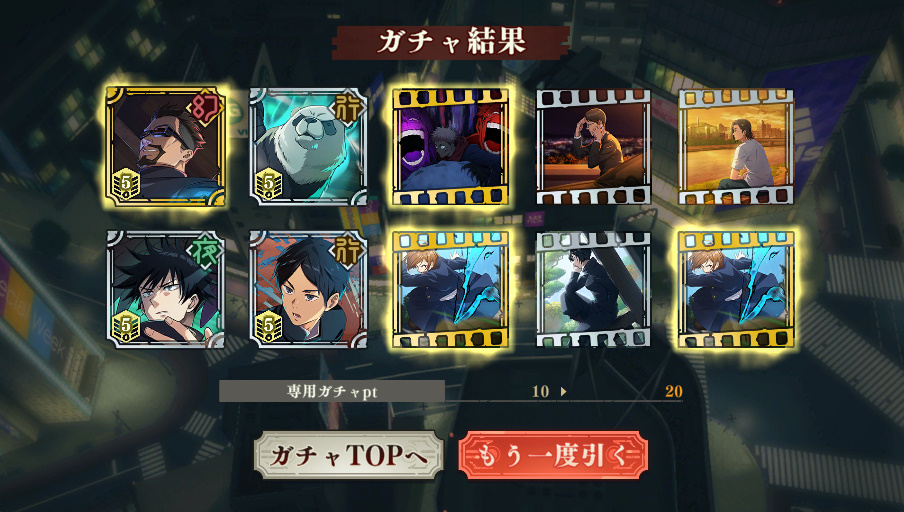Choose the sunset riverside sitting man card

pos(736,147)
